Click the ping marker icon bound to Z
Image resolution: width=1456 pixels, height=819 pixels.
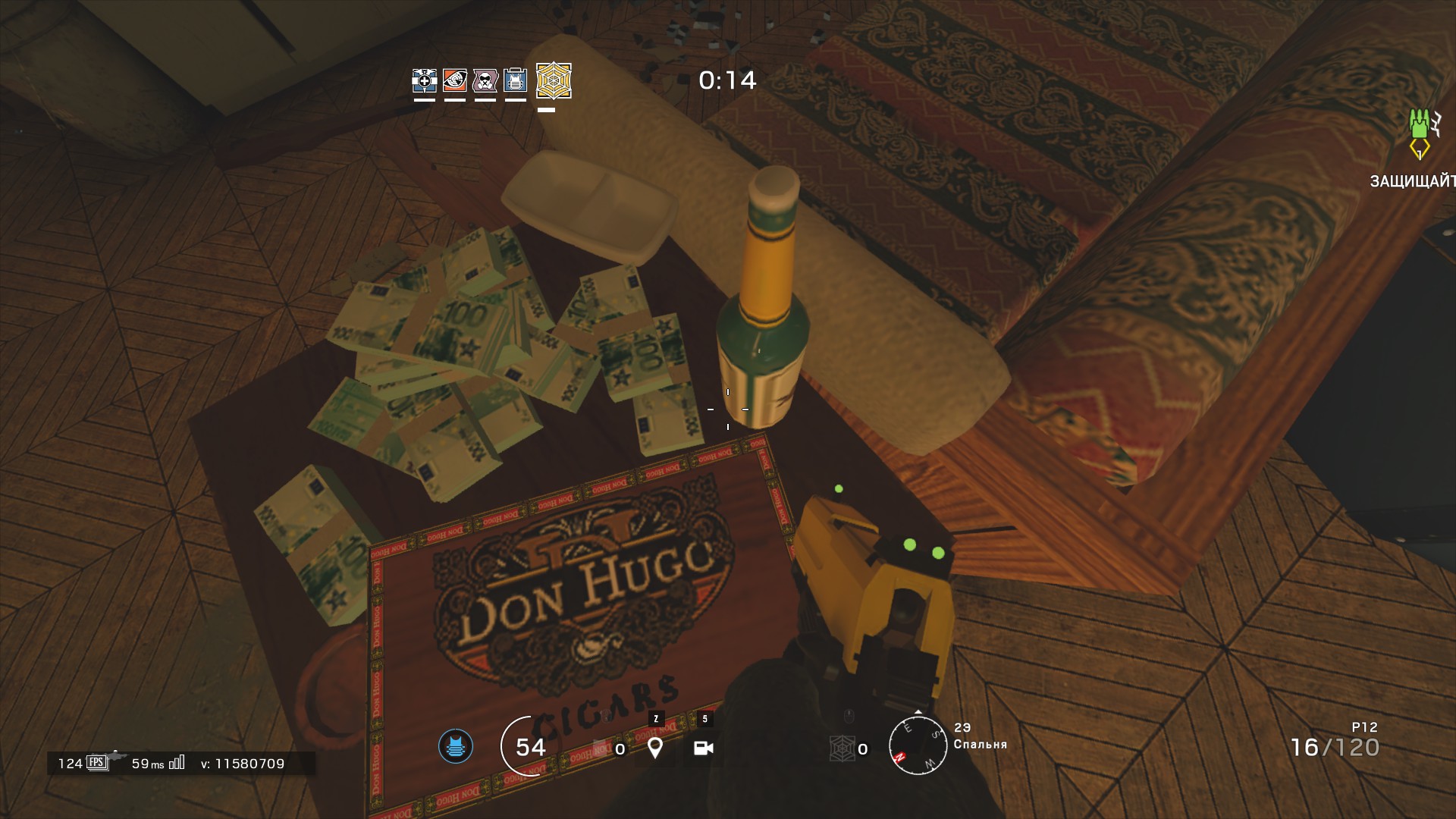pos(655,749)
